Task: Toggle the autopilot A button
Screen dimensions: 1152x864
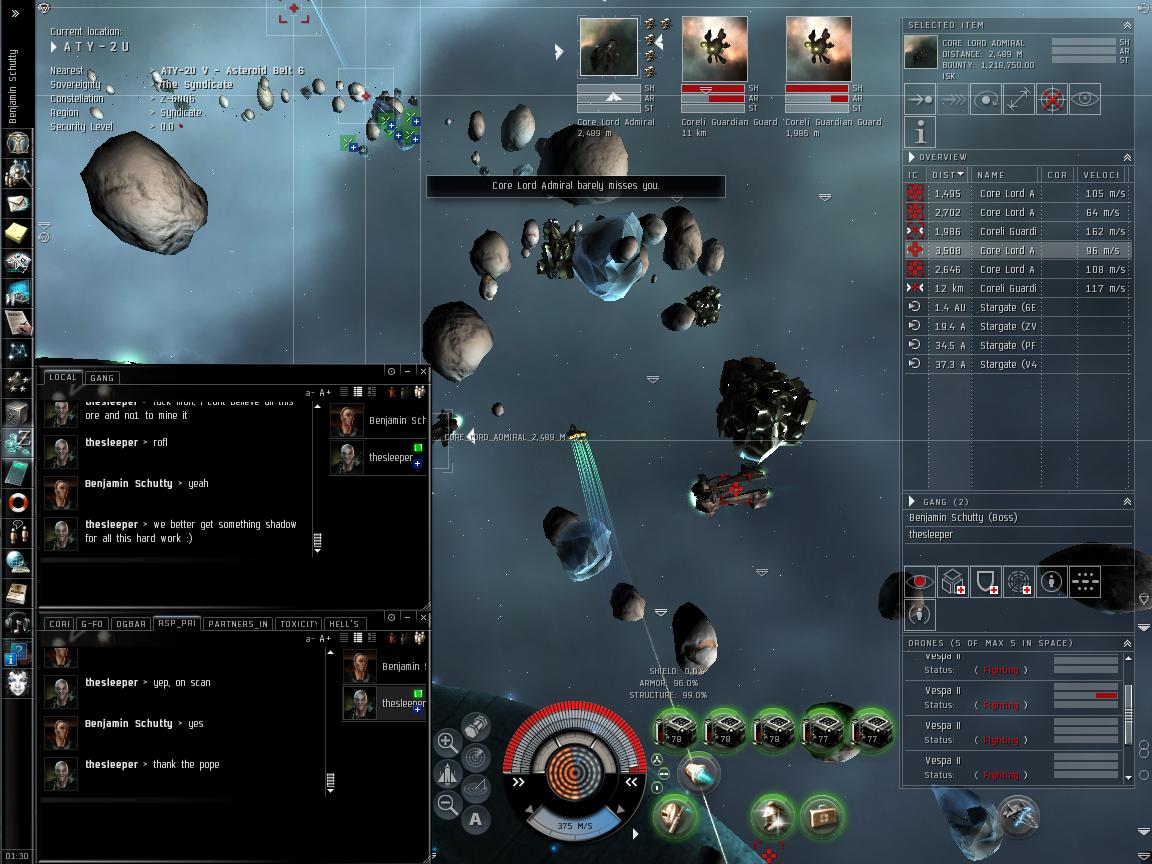Action: pos(475,819)
